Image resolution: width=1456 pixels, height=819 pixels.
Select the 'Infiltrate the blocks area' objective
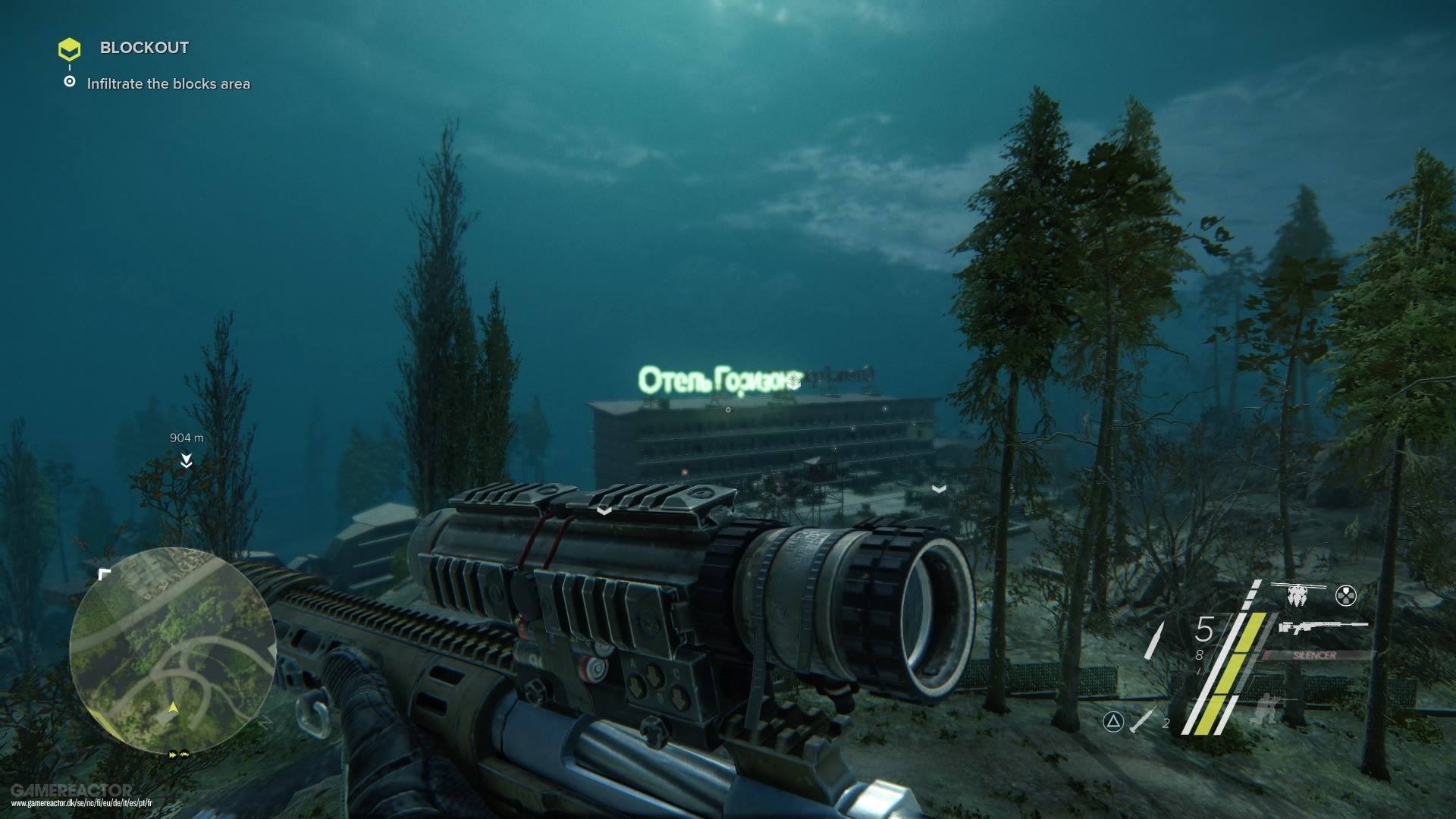point(168,84)
